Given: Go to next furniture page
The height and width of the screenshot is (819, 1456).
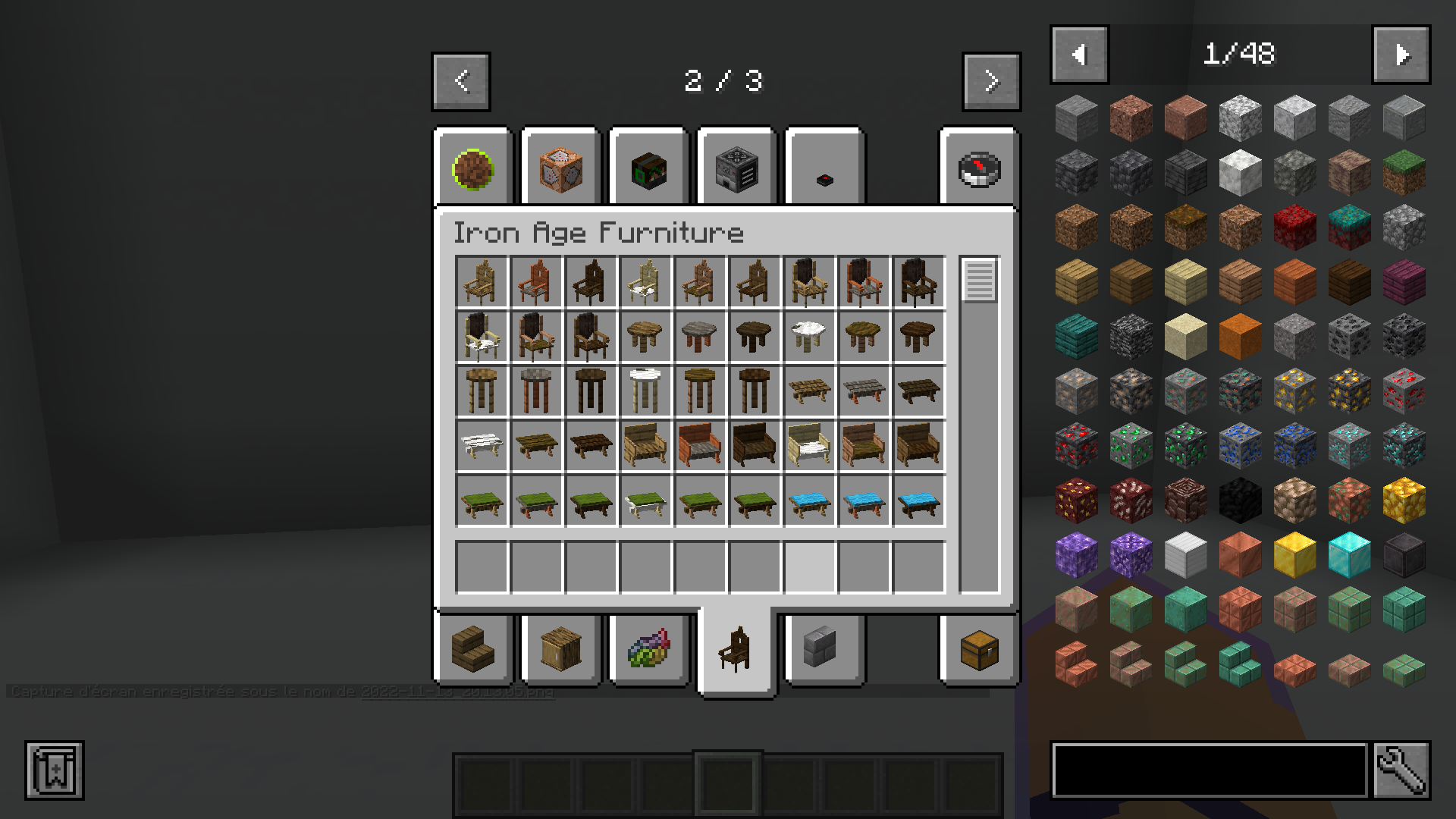Looking at the screenshot, I should point(991,81).
